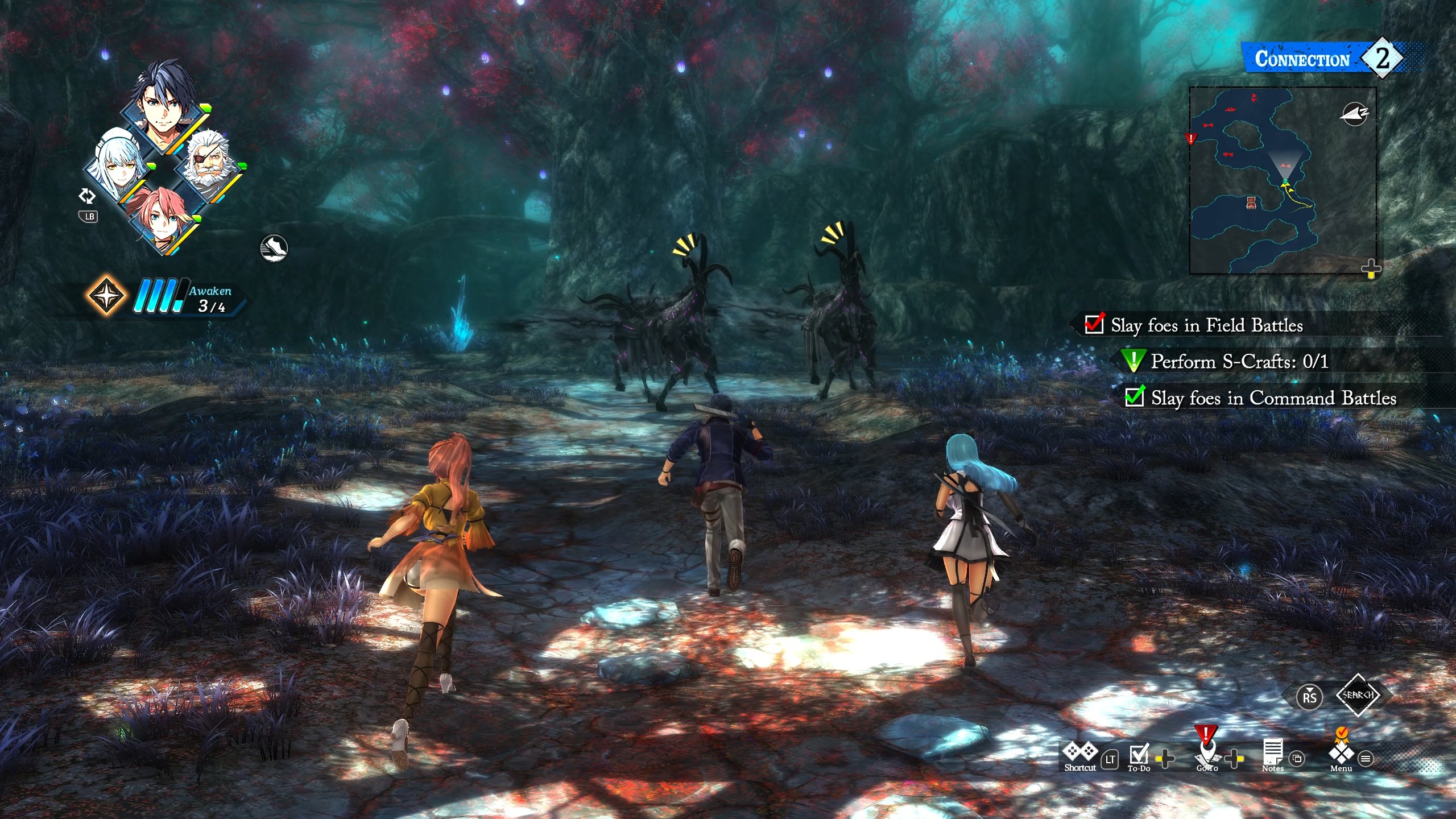The width and height of the screenshot is (1456, 819).
Task: Open the Shortcut panel
Action: (x=1079, y=755)
